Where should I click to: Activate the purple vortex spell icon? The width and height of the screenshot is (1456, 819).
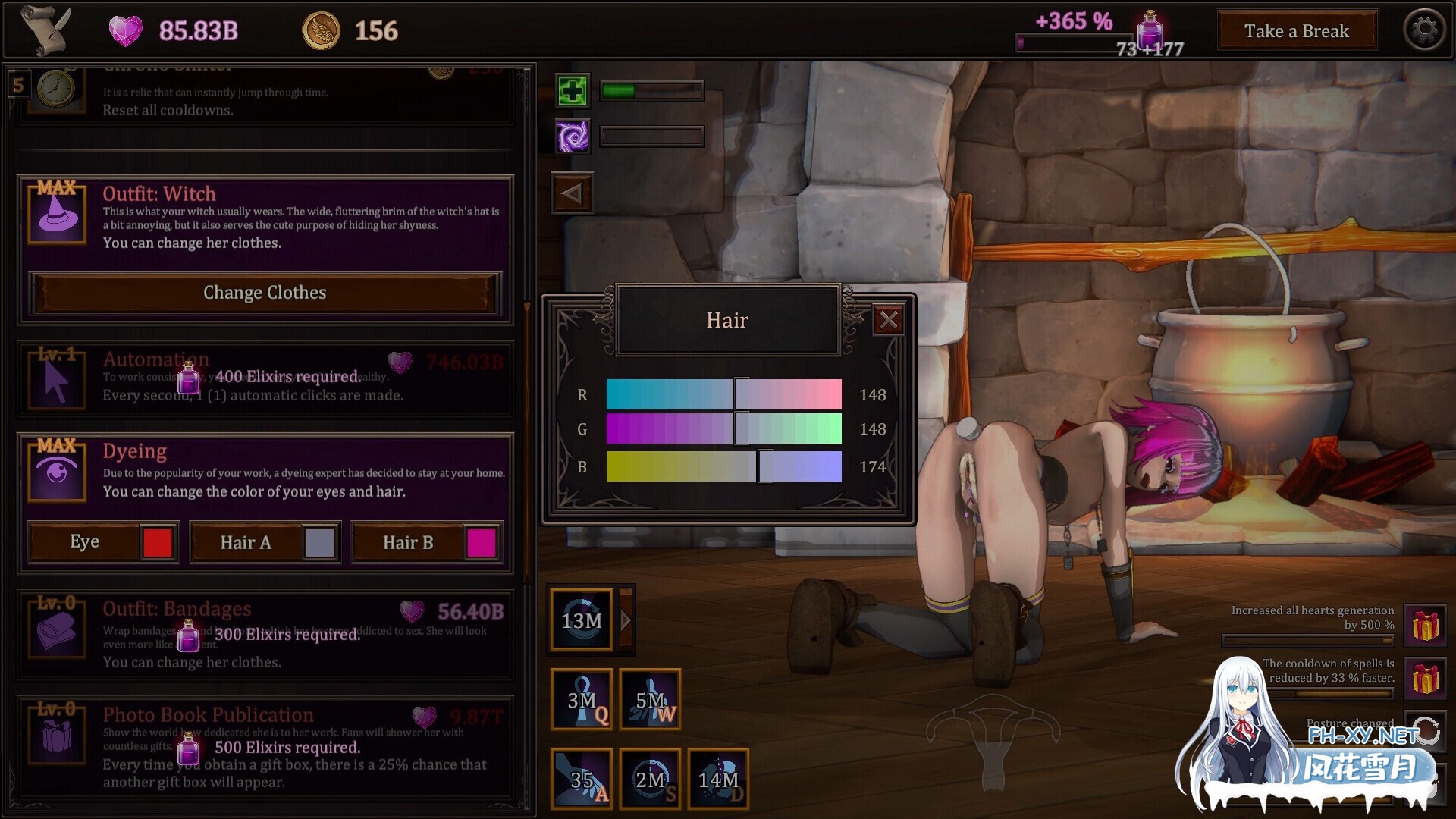point(573,137)
